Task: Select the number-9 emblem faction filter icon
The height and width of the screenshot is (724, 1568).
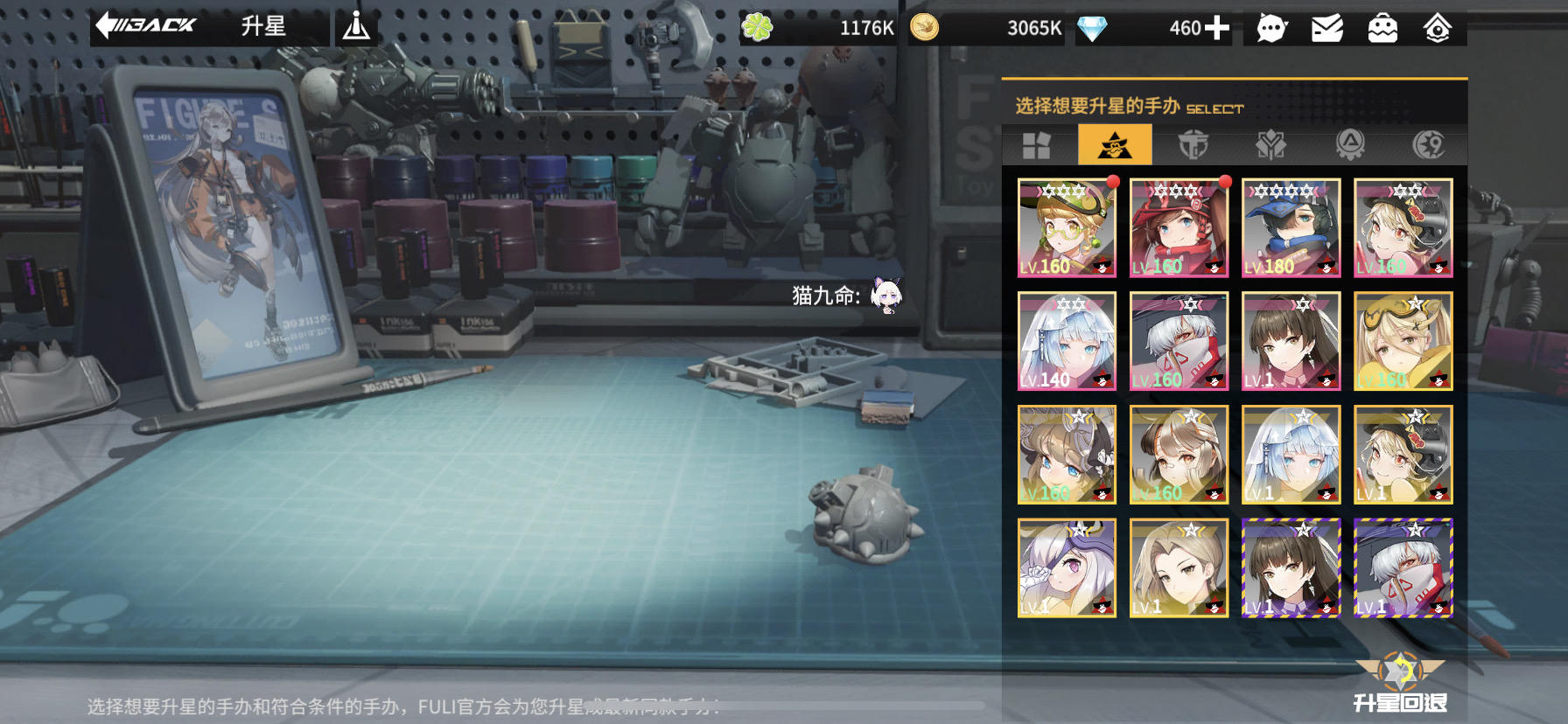Action: click(x=1428, y=144)
